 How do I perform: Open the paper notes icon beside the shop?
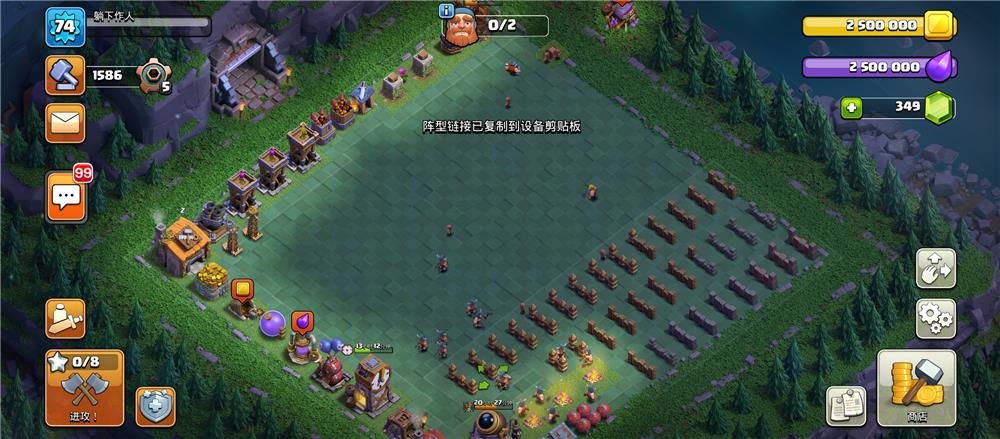tap(845, 405)
